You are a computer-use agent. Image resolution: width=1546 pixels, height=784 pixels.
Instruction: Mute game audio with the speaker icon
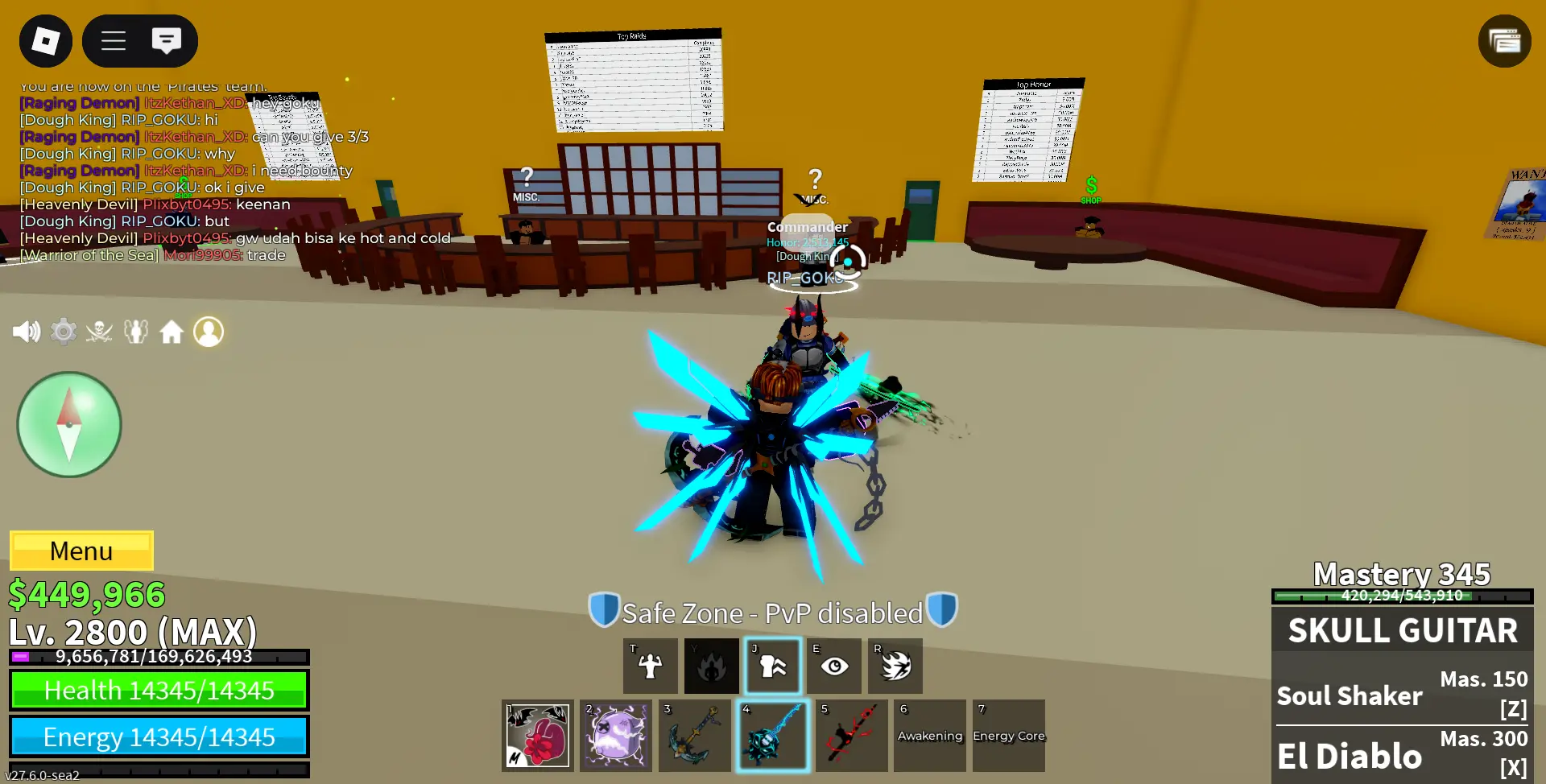[27, 332]
